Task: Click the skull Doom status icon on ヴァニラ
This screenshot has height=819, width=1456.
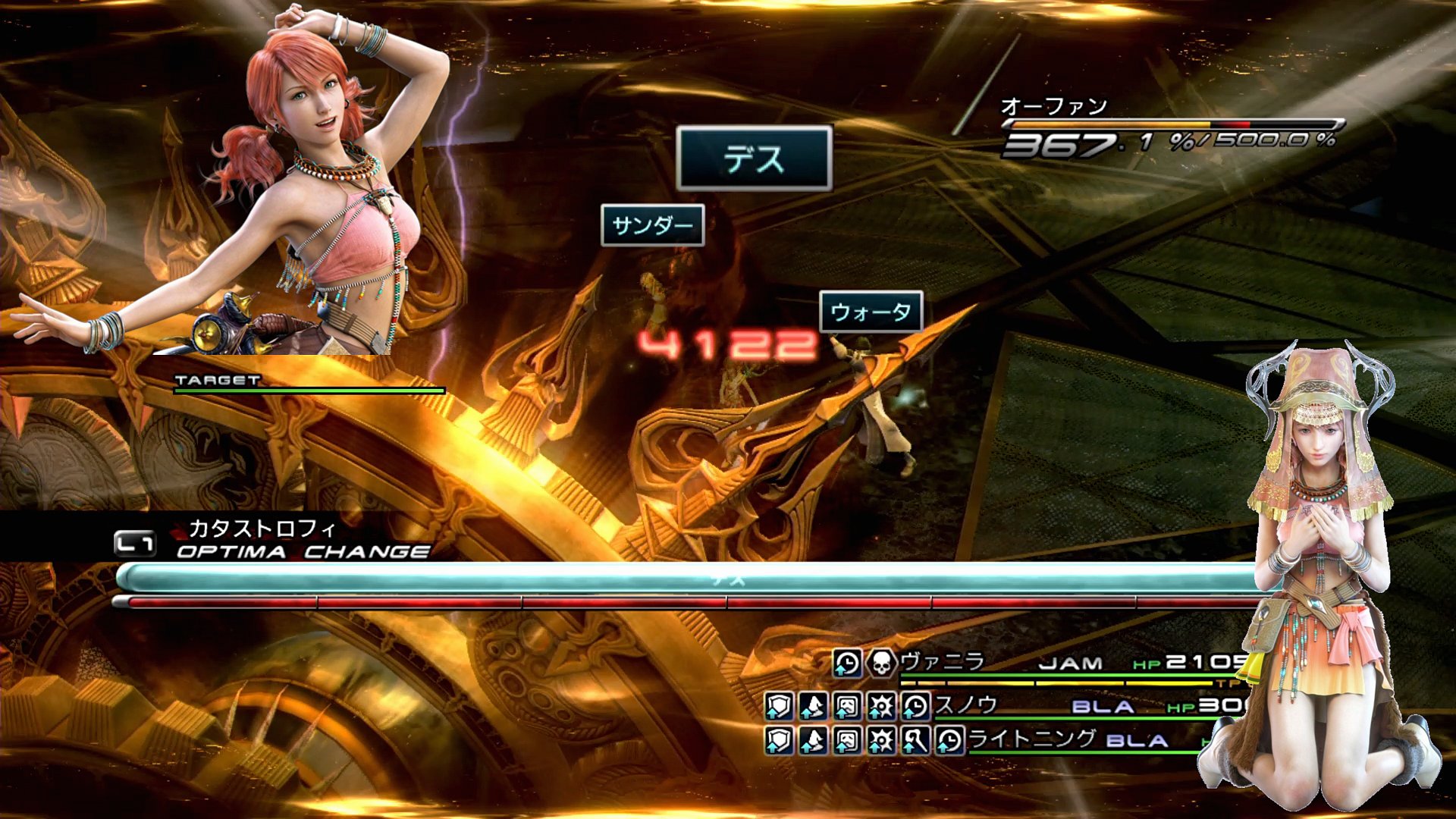Action: tap(881, 664)
